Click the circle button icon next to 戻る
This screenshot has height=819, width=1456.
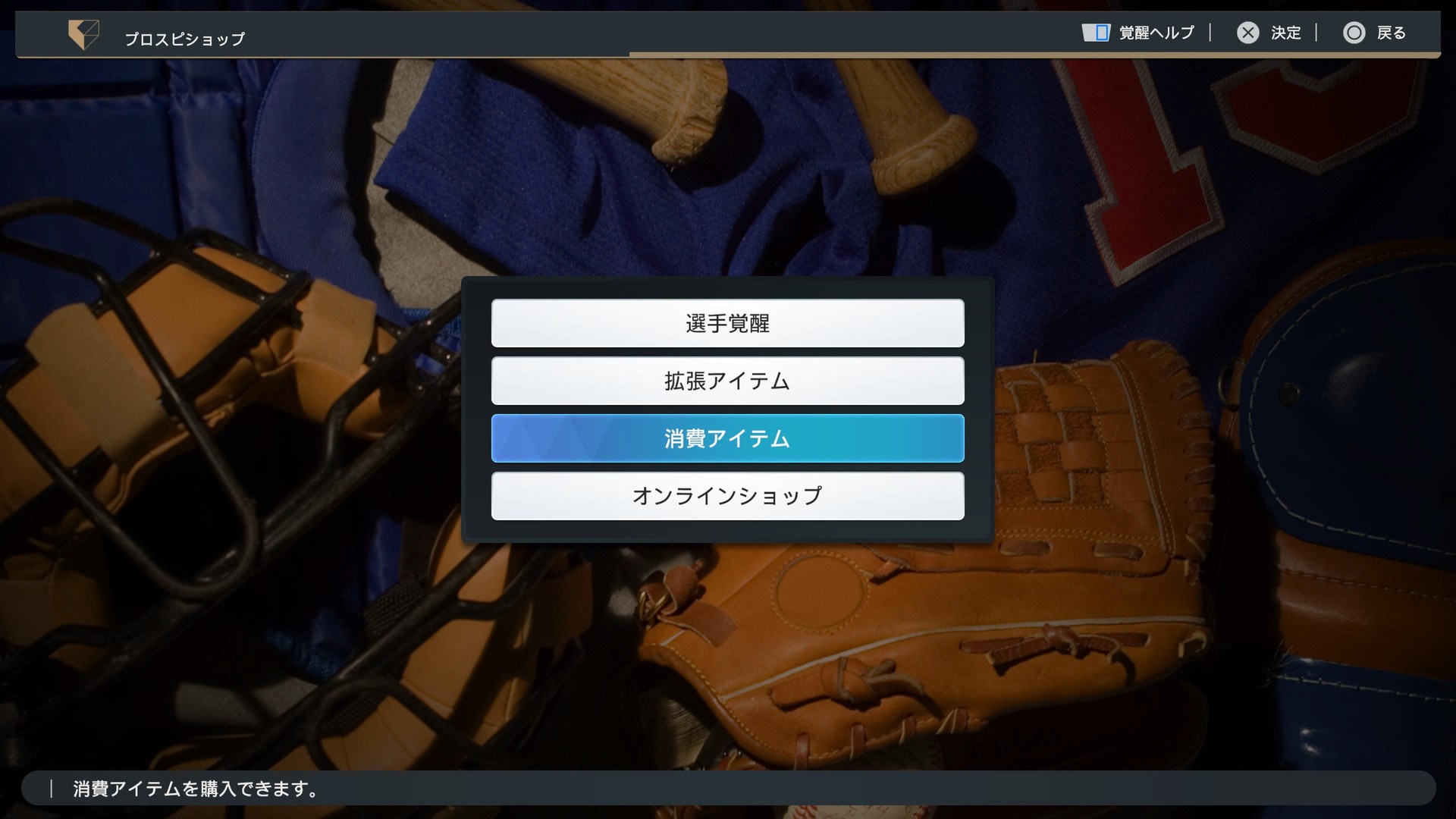[x=1354, y=33]
